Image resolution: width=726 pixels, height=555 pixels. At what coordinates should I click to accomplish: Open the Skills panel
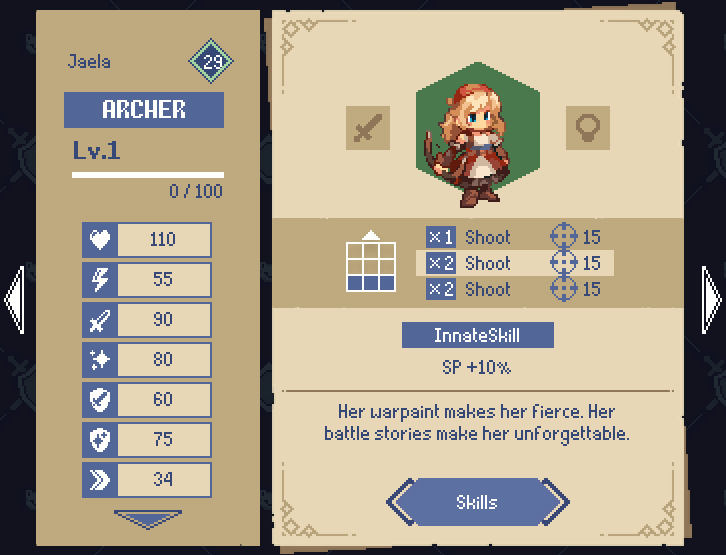(x=477, y=502)
